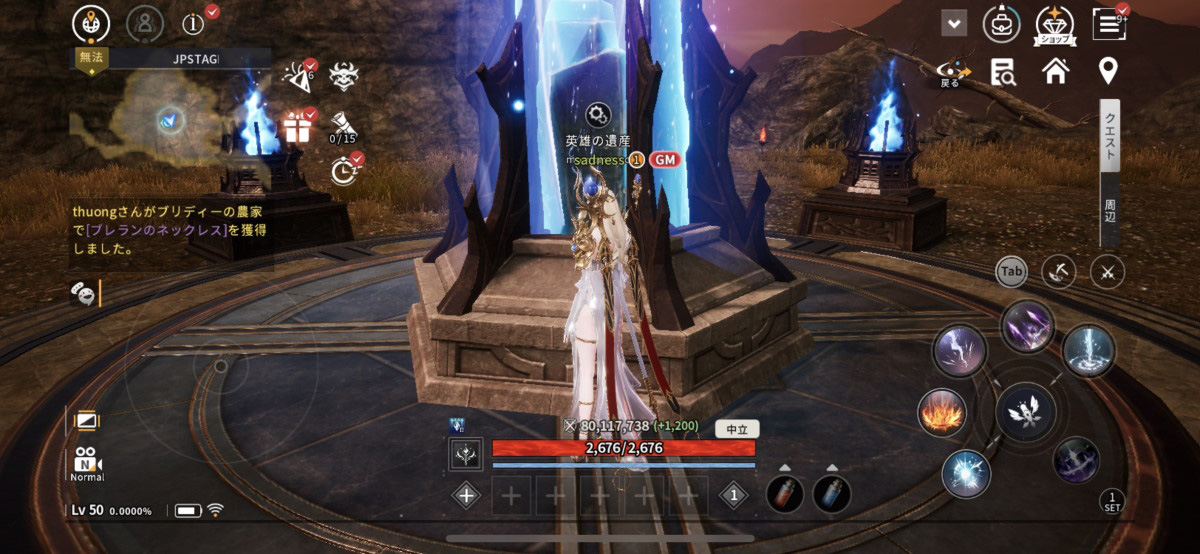The height and width of the screenshot is (554, 1200).
Task: Use the blue mana potion
Action: pos(832,494)
